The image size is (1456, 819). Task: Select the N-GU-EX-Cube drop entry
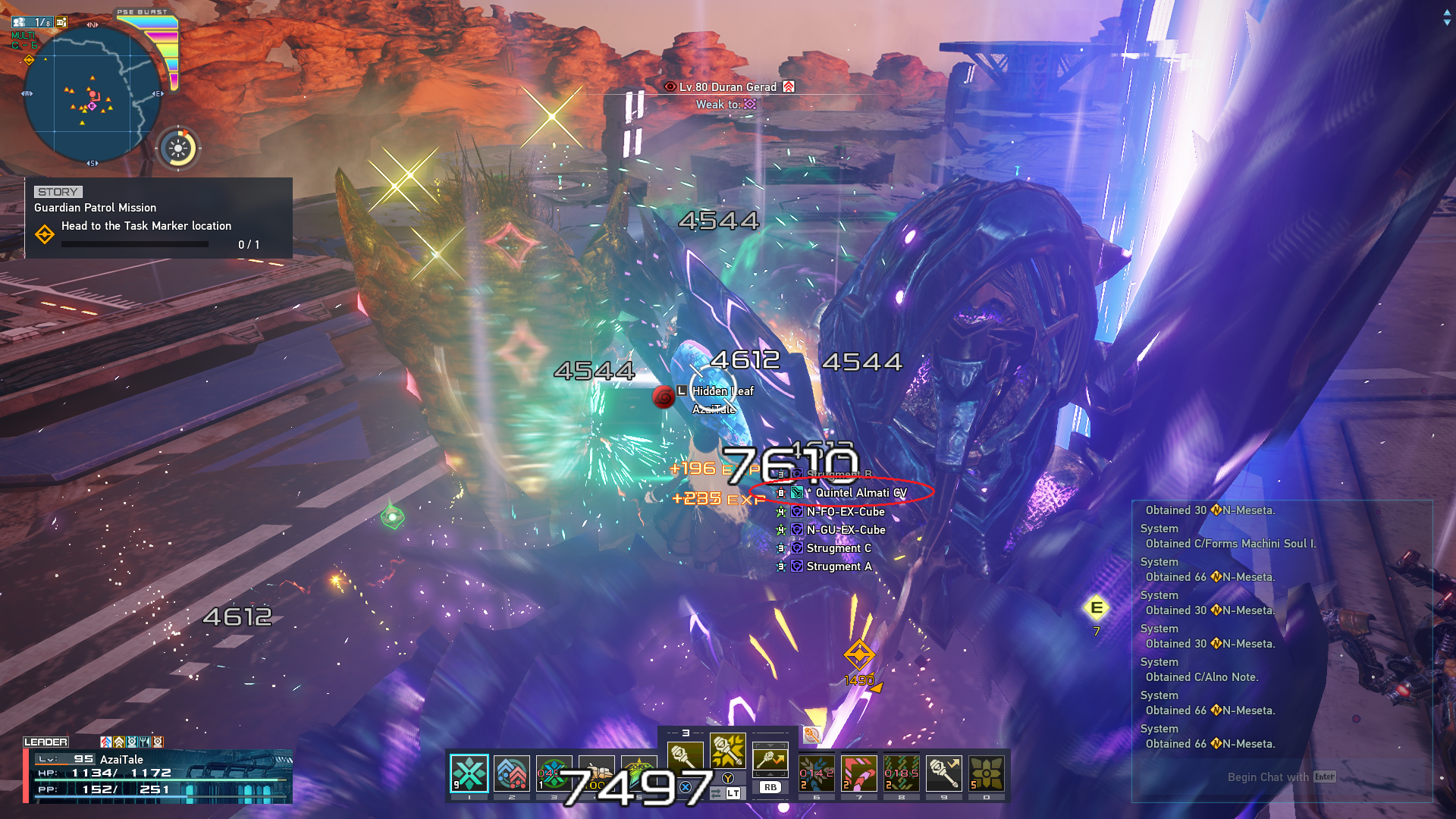pos(845,530)
